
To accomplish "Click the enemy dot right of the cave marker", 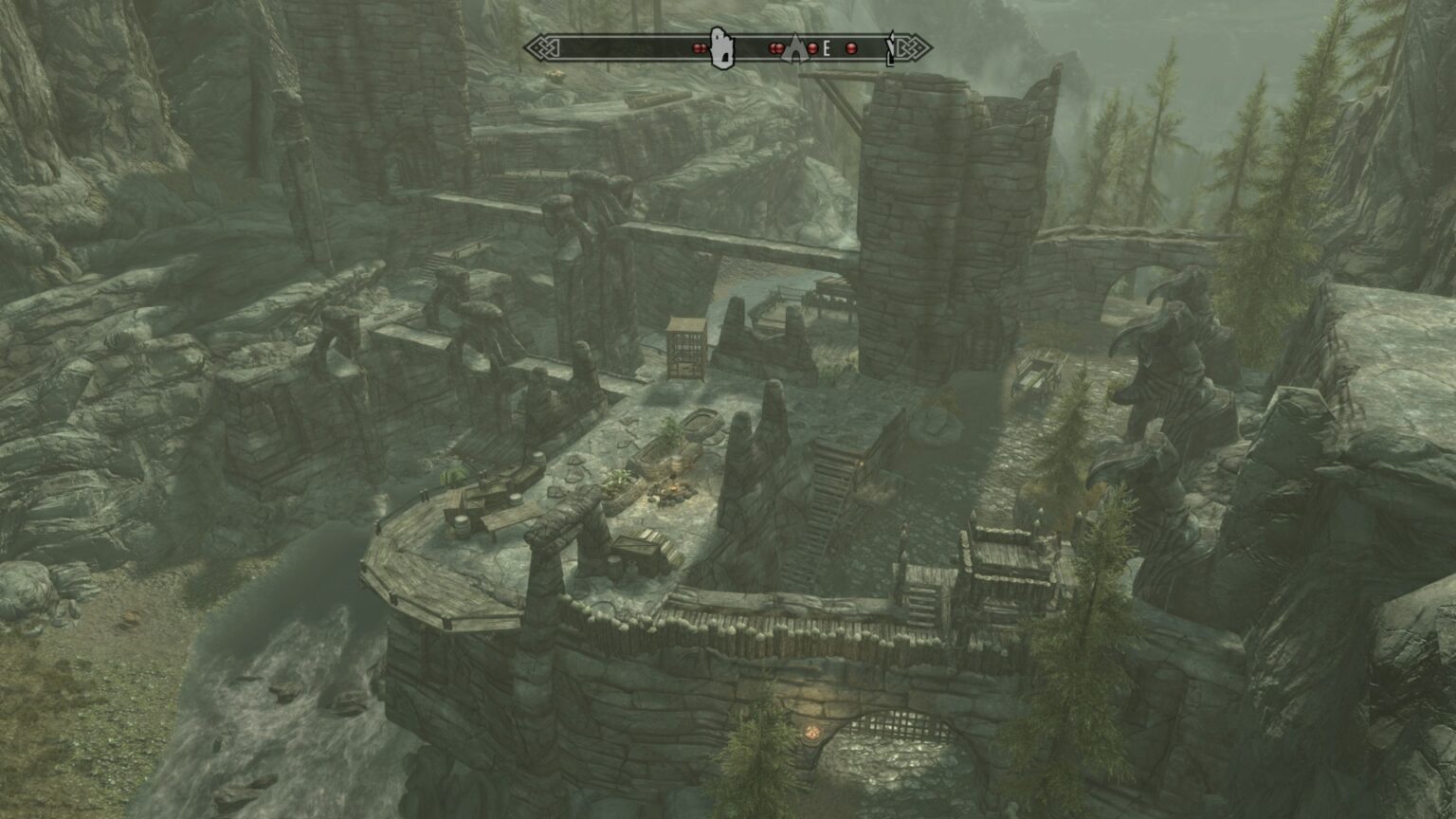I will pyautogui.click(x=812, y=48).
